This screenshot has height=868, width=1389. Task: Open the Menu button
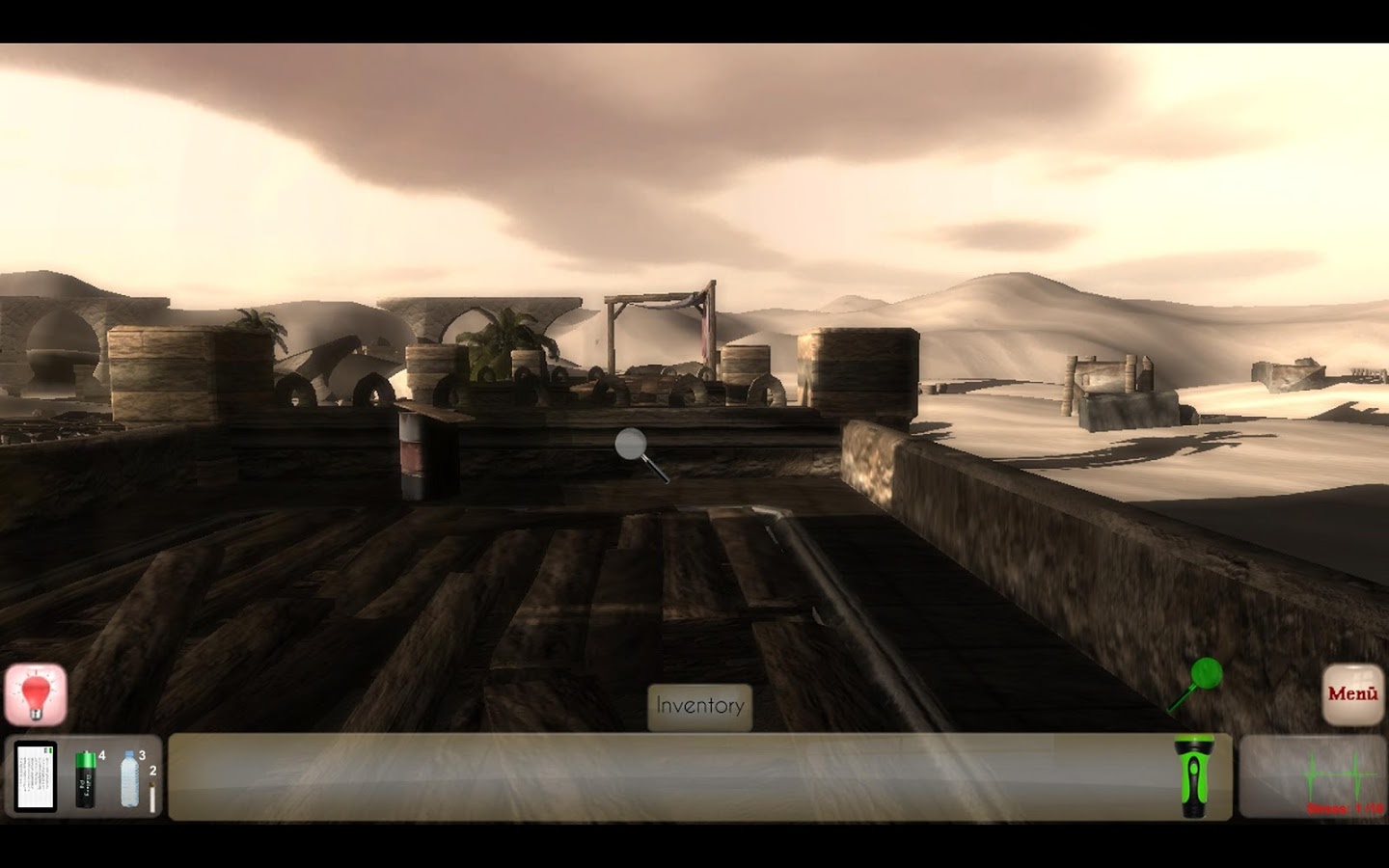(1352, 694)
